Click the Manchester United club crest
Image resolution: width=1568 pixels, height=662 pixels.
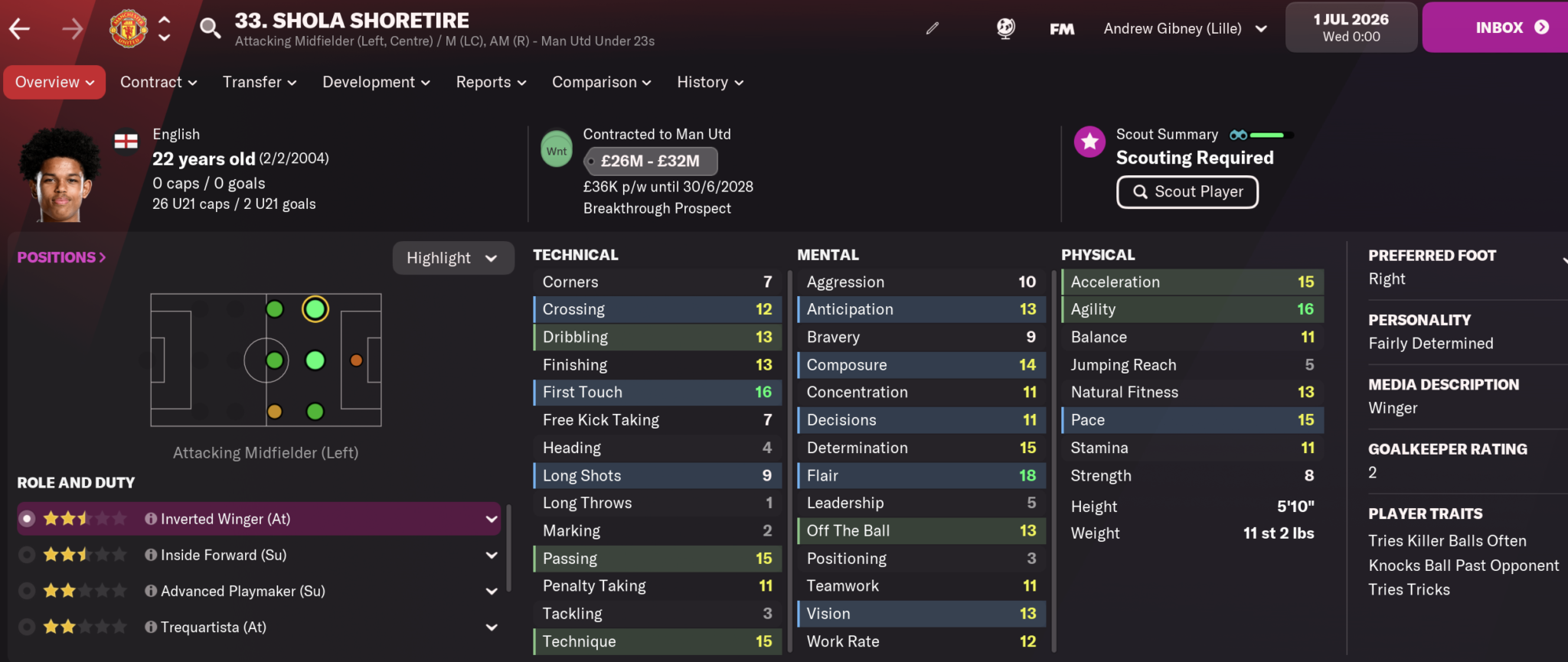point(128,28)
